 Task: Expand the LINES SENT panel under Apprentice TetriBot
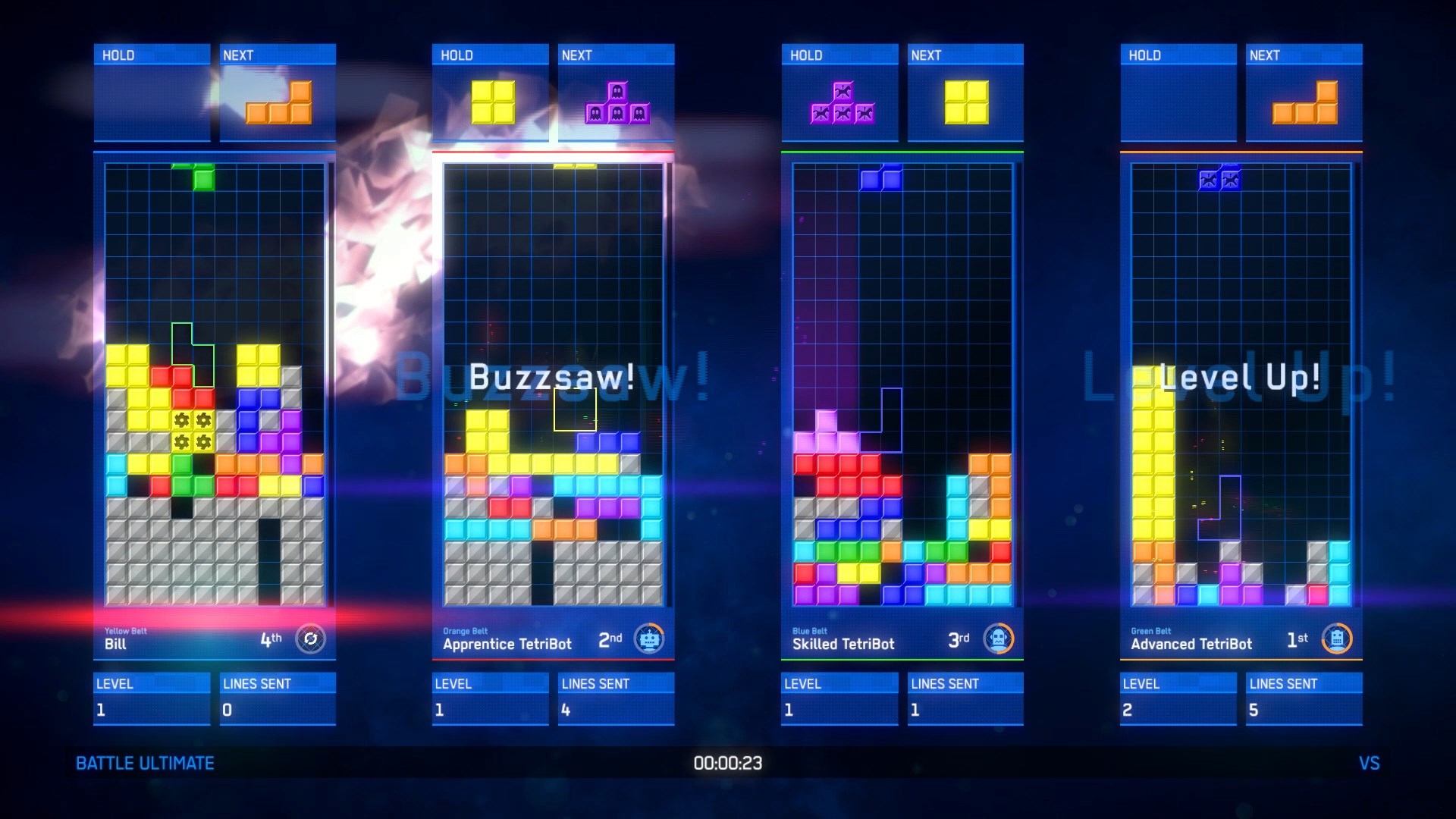tap(616, 698)
